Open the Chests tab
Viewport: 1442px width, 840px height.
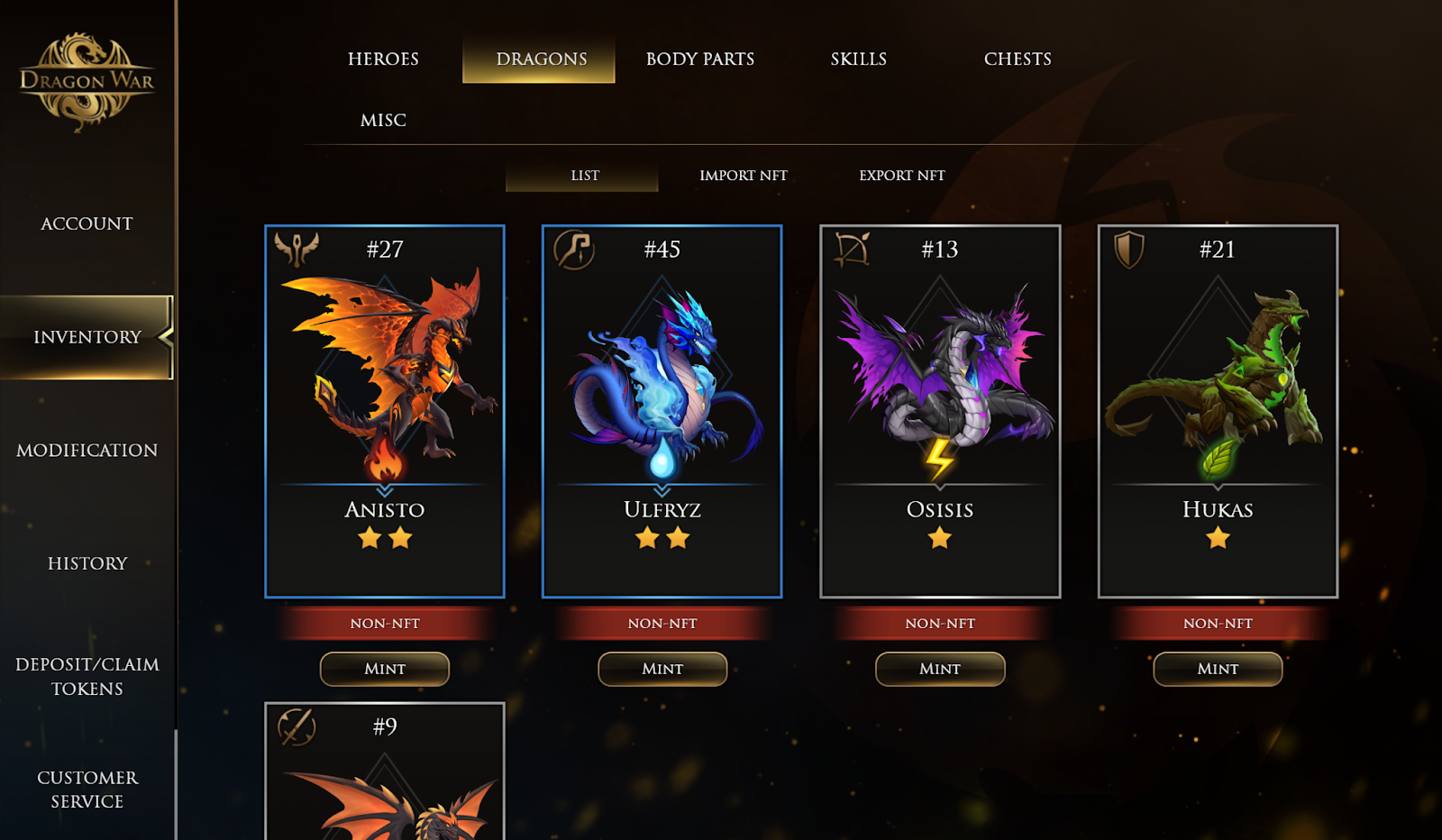coord(1018,59)
